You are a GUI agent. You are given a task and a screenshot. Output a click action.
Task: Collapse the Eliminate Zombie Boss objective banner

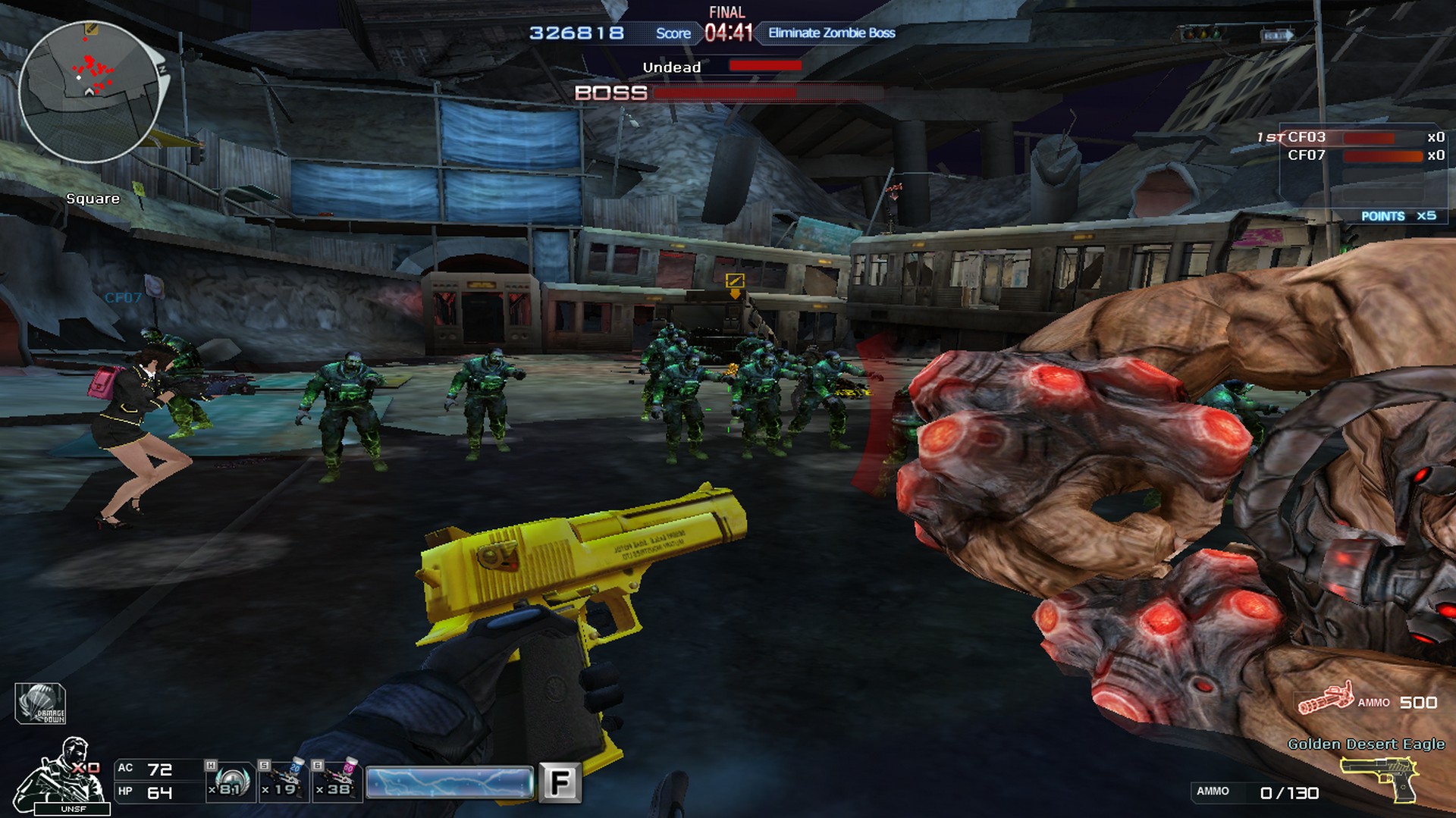pyautogui.click(x=830, y=33)
